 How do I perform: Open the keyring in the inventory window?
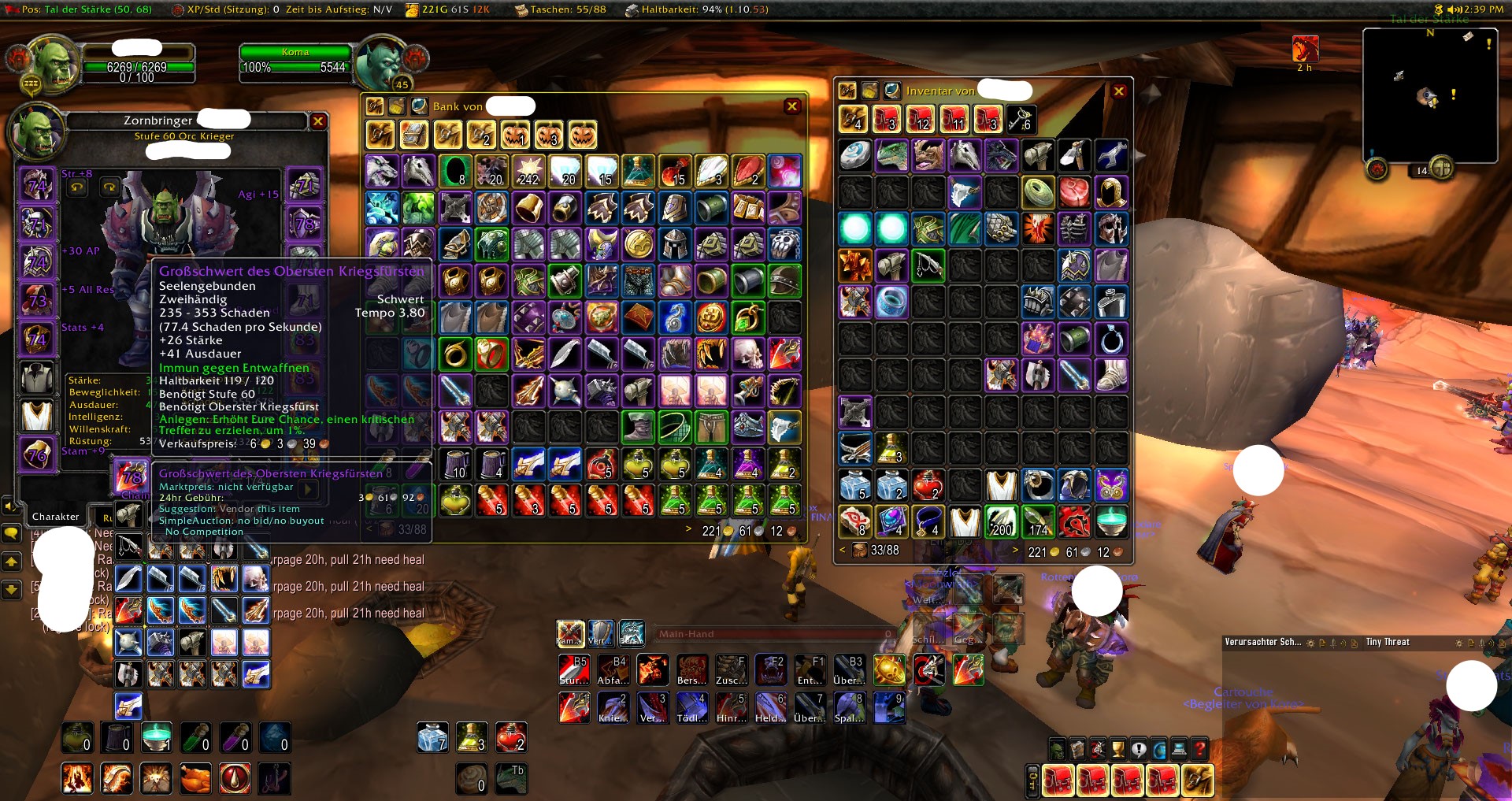coord(1021,120)
